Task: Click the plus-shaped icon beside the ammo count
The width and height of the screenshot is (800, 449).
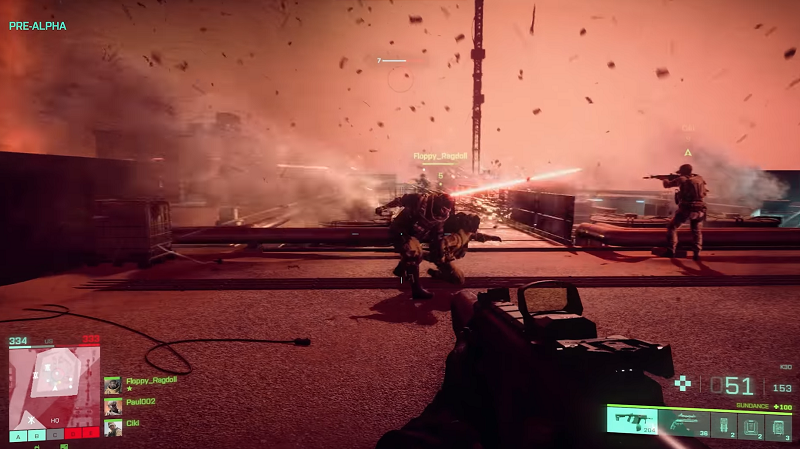Action: click(x=683, y=383)
